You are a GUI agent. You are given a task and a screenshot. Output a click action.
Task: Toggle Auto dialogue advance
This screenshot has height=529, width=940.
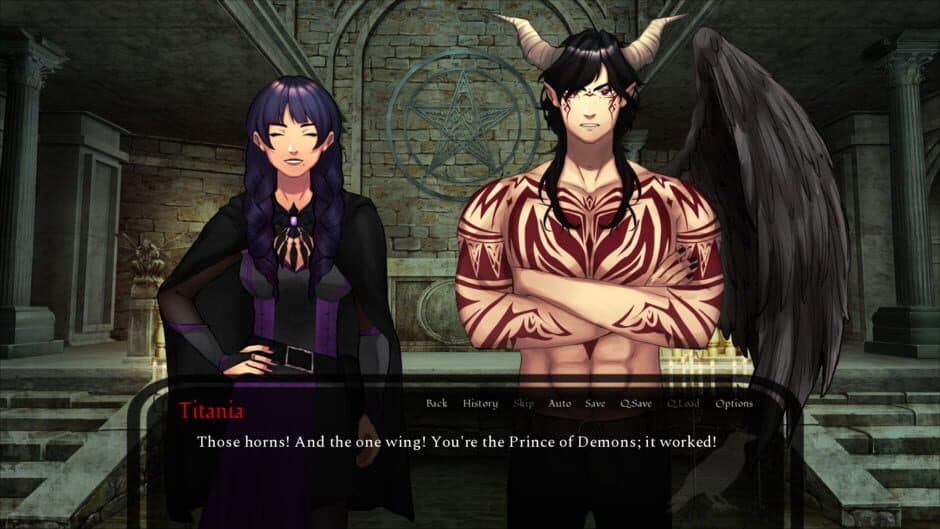coord(559,404)
